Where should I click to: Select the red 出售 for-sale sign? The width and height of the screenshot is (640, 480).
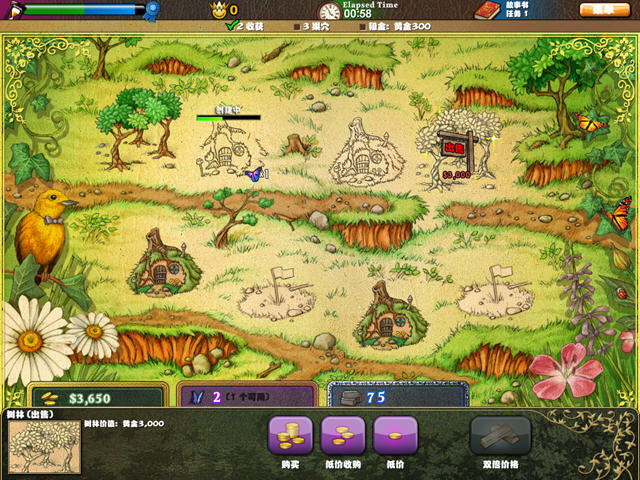tap(456, 147)
